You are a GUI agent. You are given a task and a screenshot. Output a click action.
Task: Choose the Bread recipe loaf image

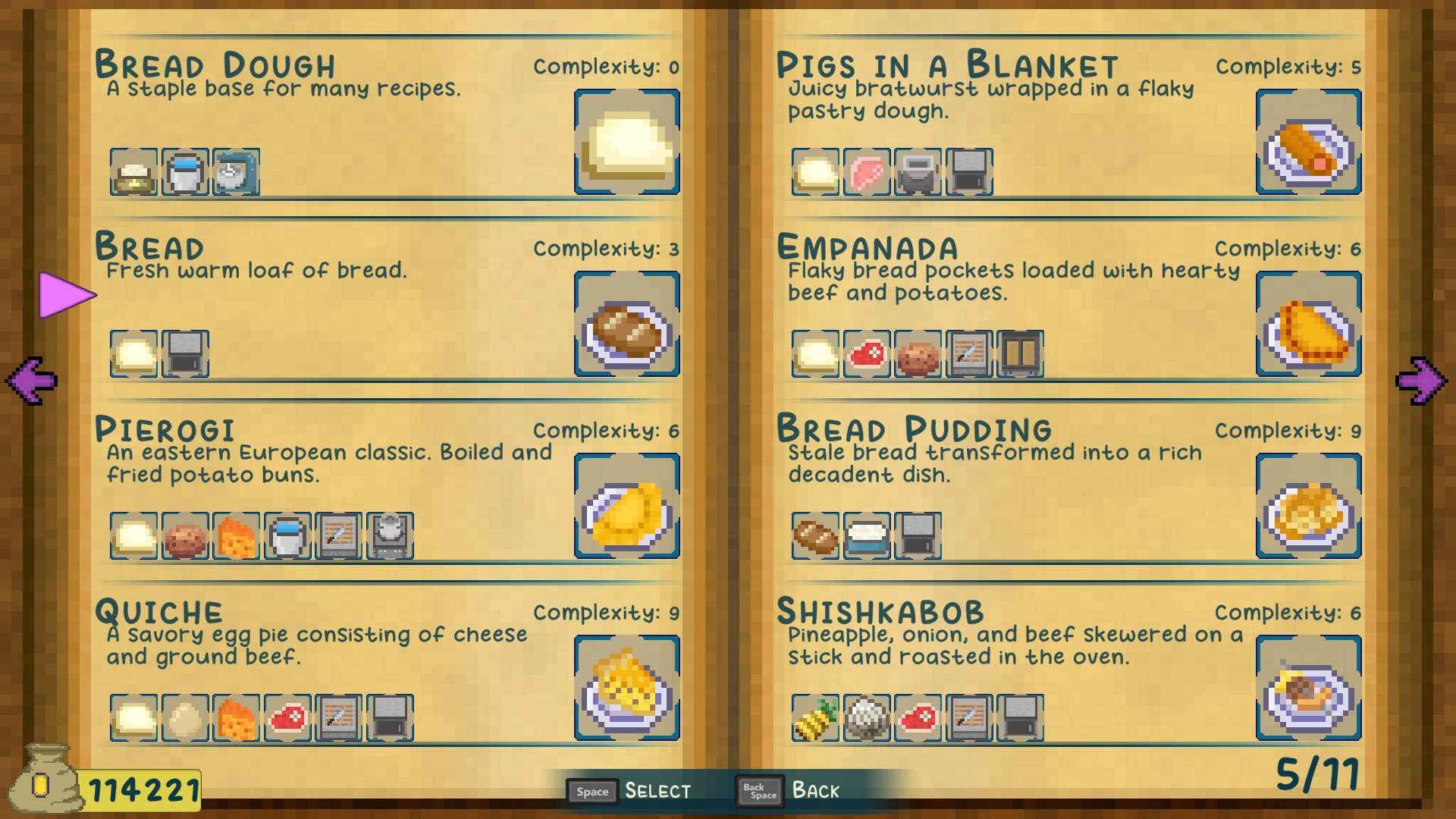627,325
